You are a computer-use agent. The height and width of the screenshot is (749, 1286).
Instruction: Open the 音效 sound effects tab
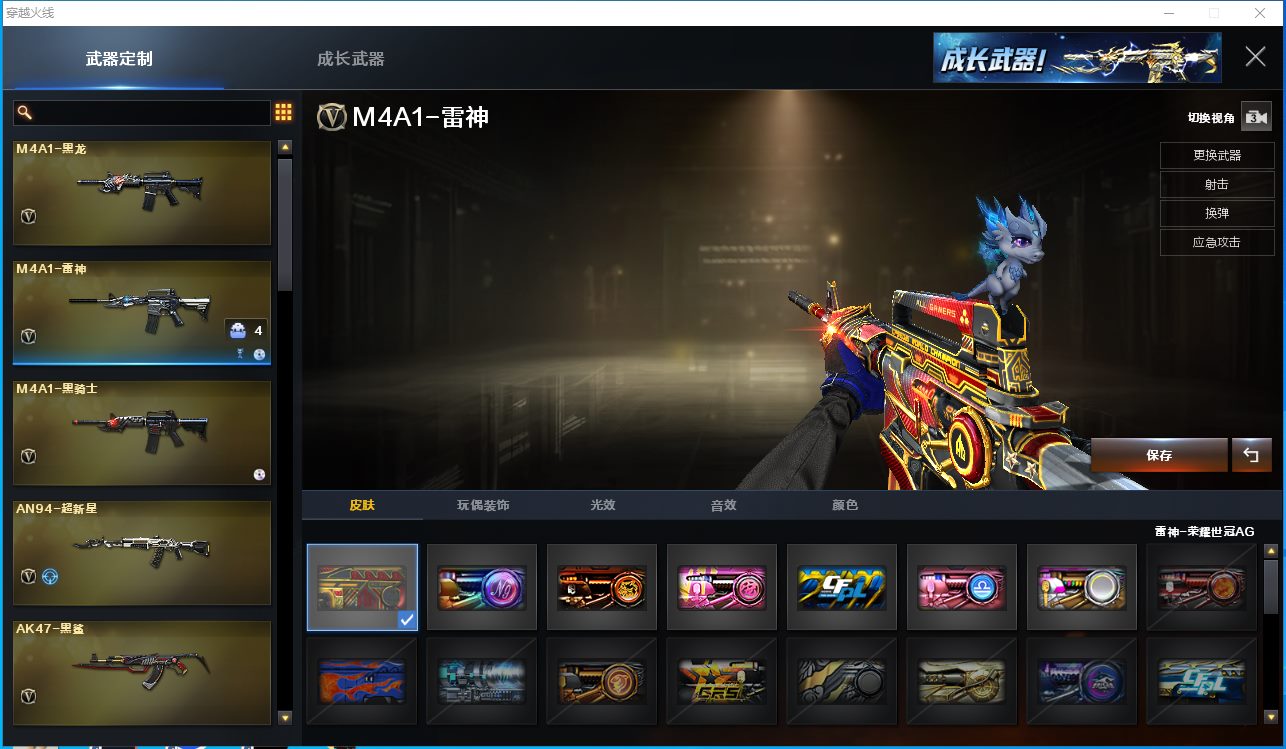(723, 505)
